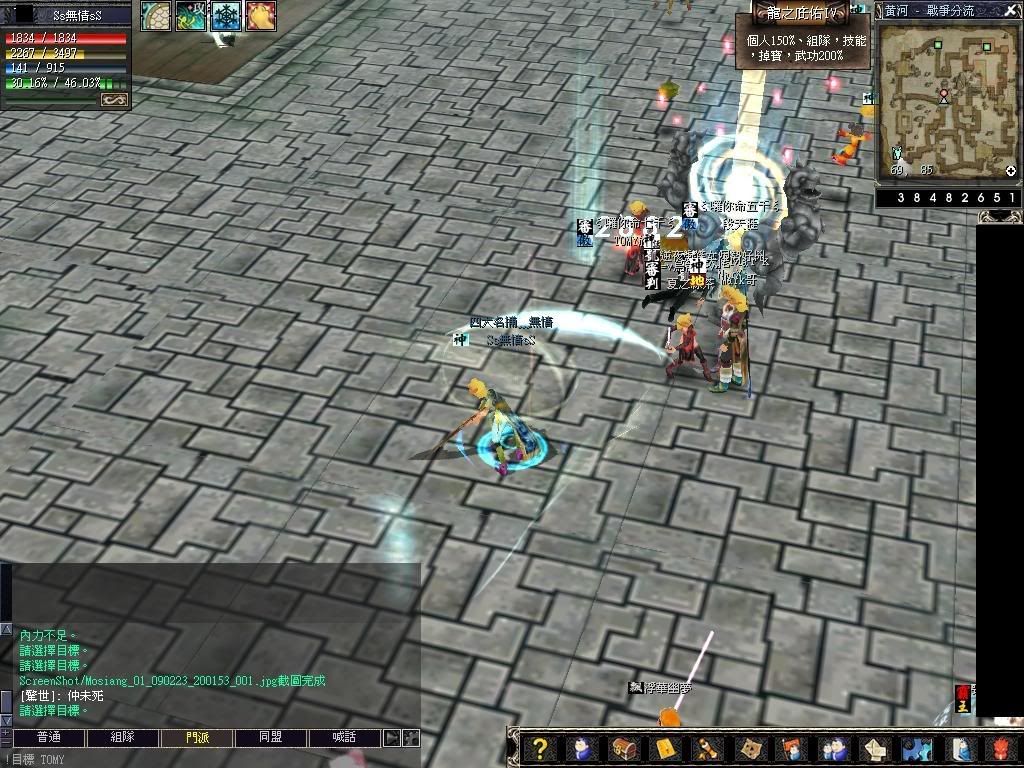Switch to the 組隊 chat tab

[122, 738]
